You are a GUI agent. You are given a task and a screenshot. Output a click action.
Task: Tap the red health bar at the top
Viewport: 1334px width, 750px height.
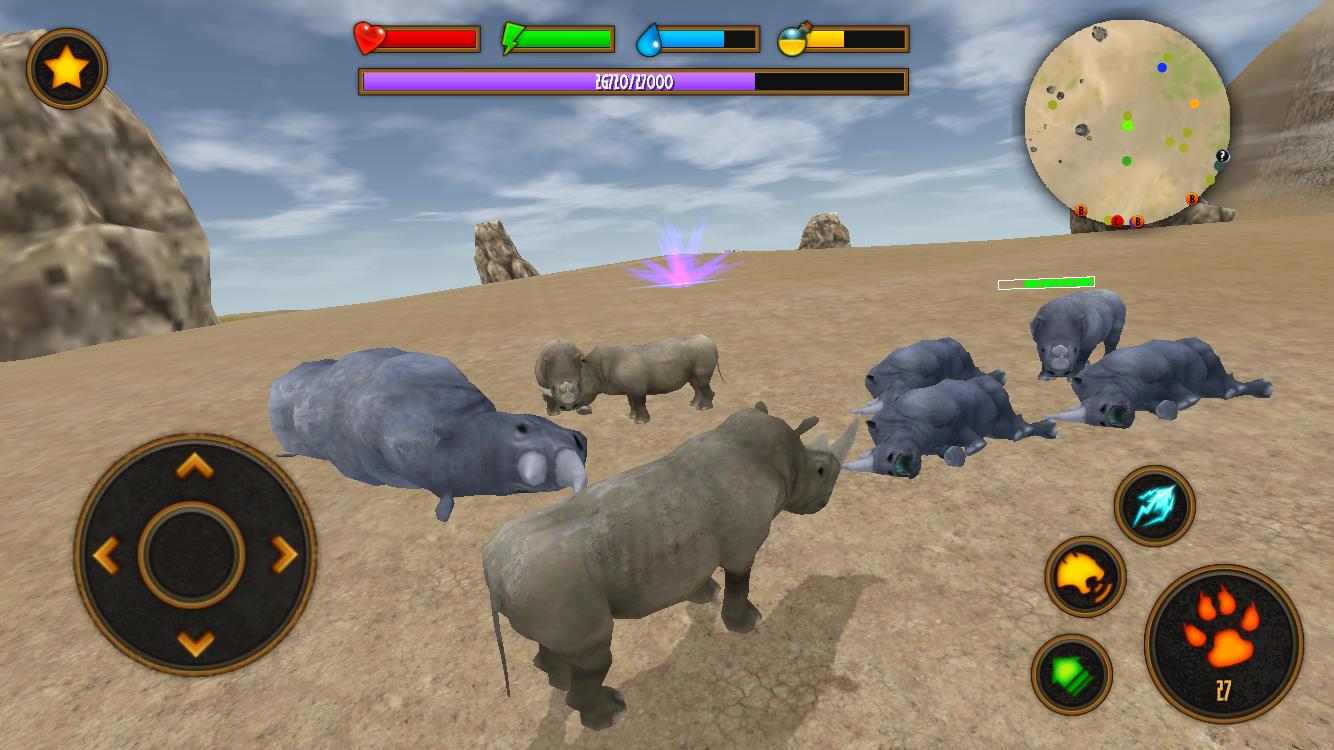click(x=430, y=37)
